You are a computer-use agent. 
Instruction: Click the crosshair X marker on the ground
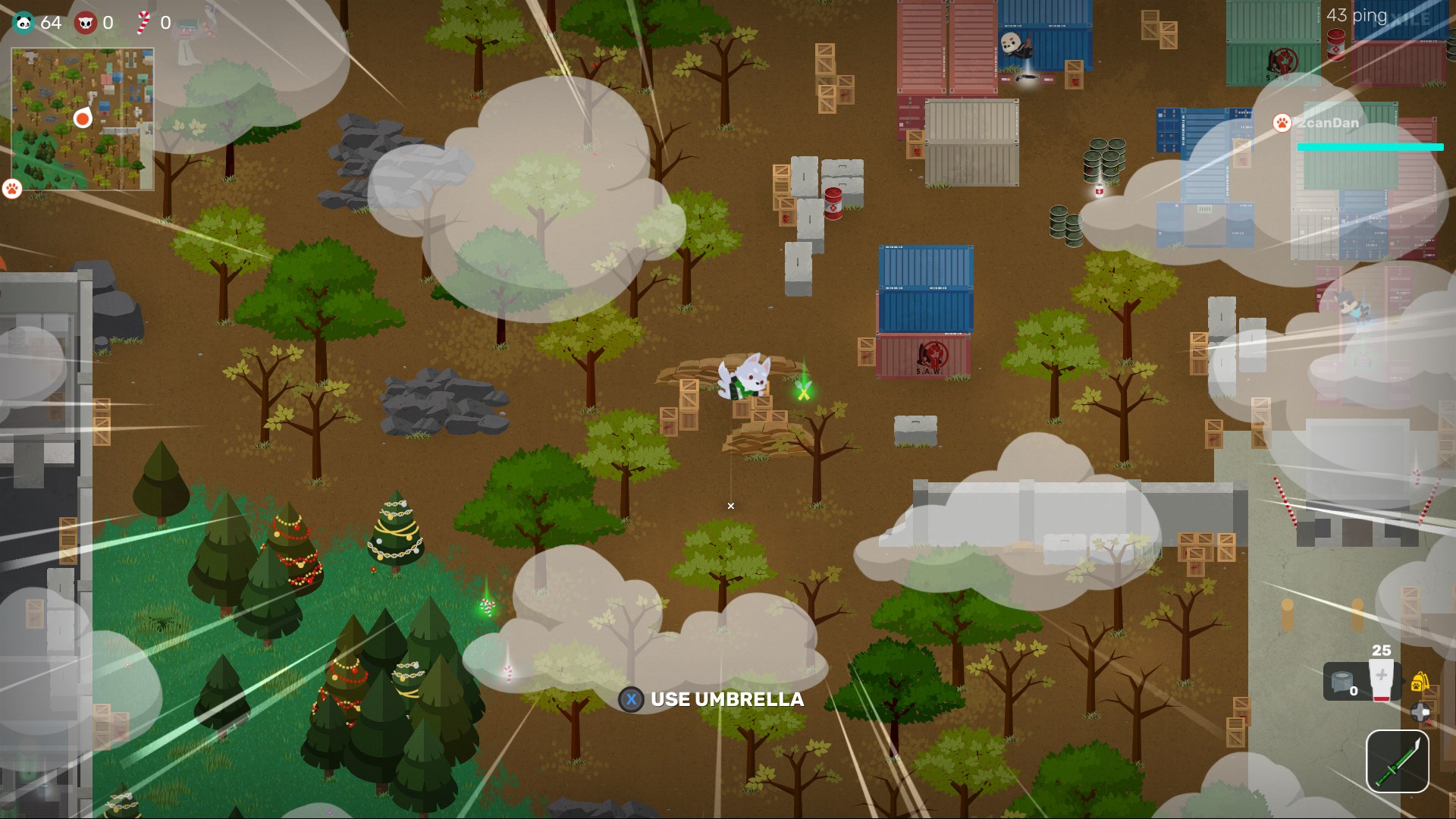pos(730,506)
